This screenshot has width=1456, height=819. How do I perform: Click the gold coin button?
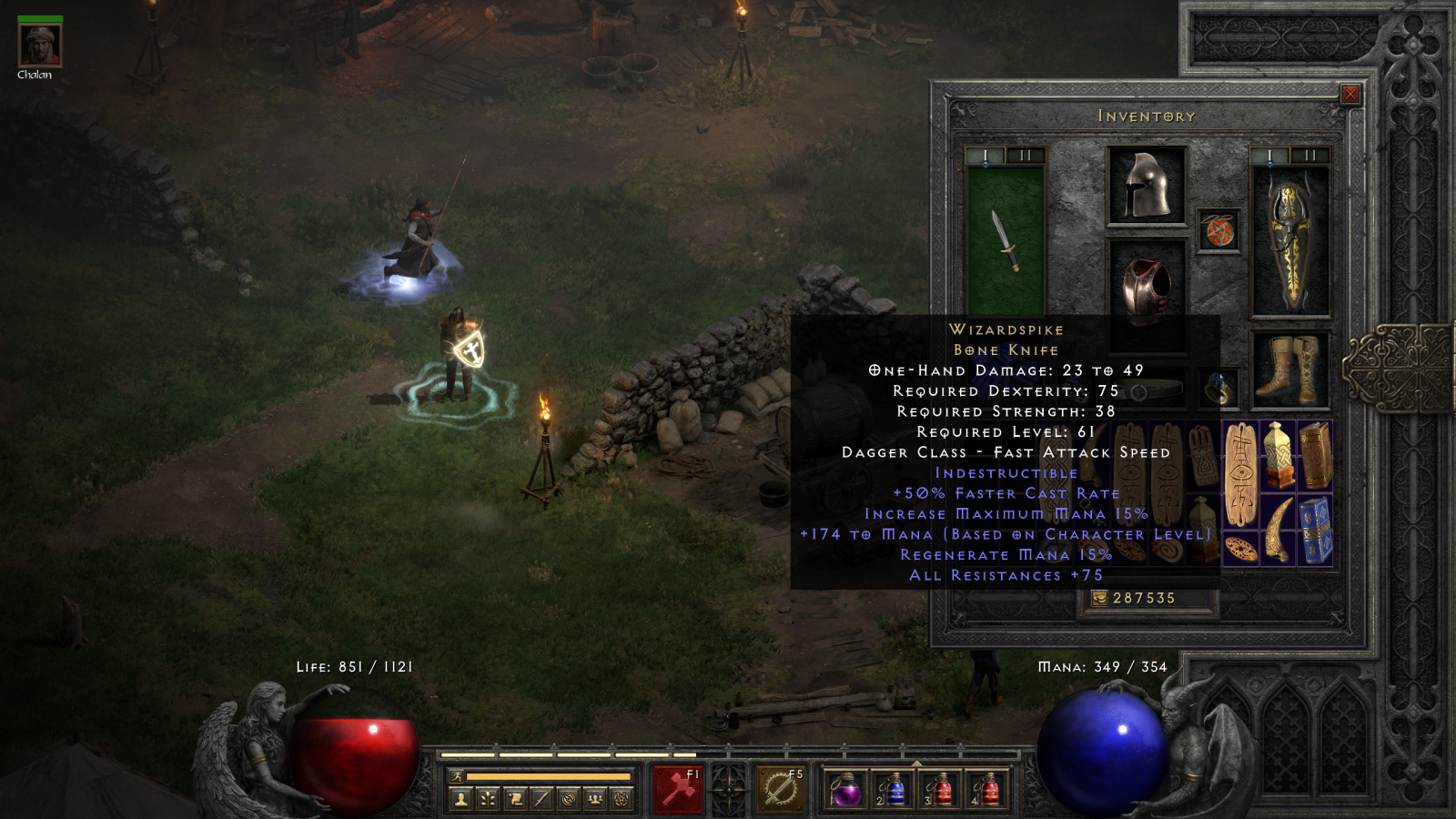tap(1099, 598)
